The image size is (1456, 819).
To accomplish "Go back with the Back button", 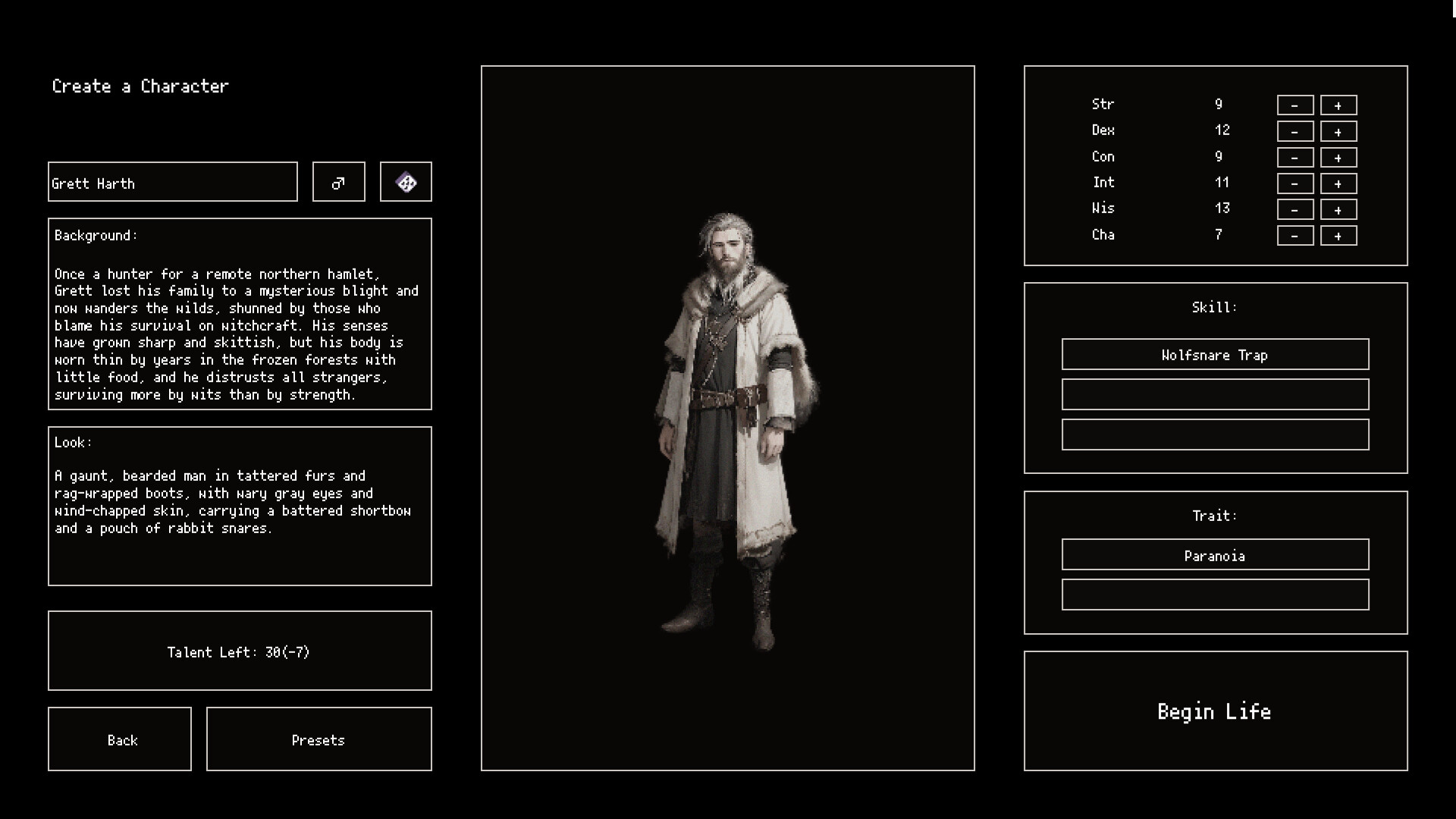I will 120,739.
